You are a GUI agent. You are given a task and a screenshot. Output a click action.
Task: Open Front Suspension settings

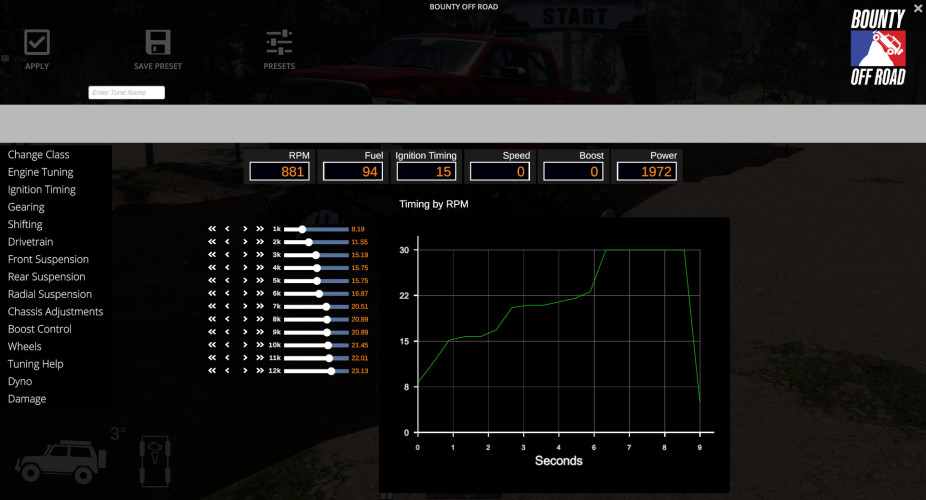[48, 259]
